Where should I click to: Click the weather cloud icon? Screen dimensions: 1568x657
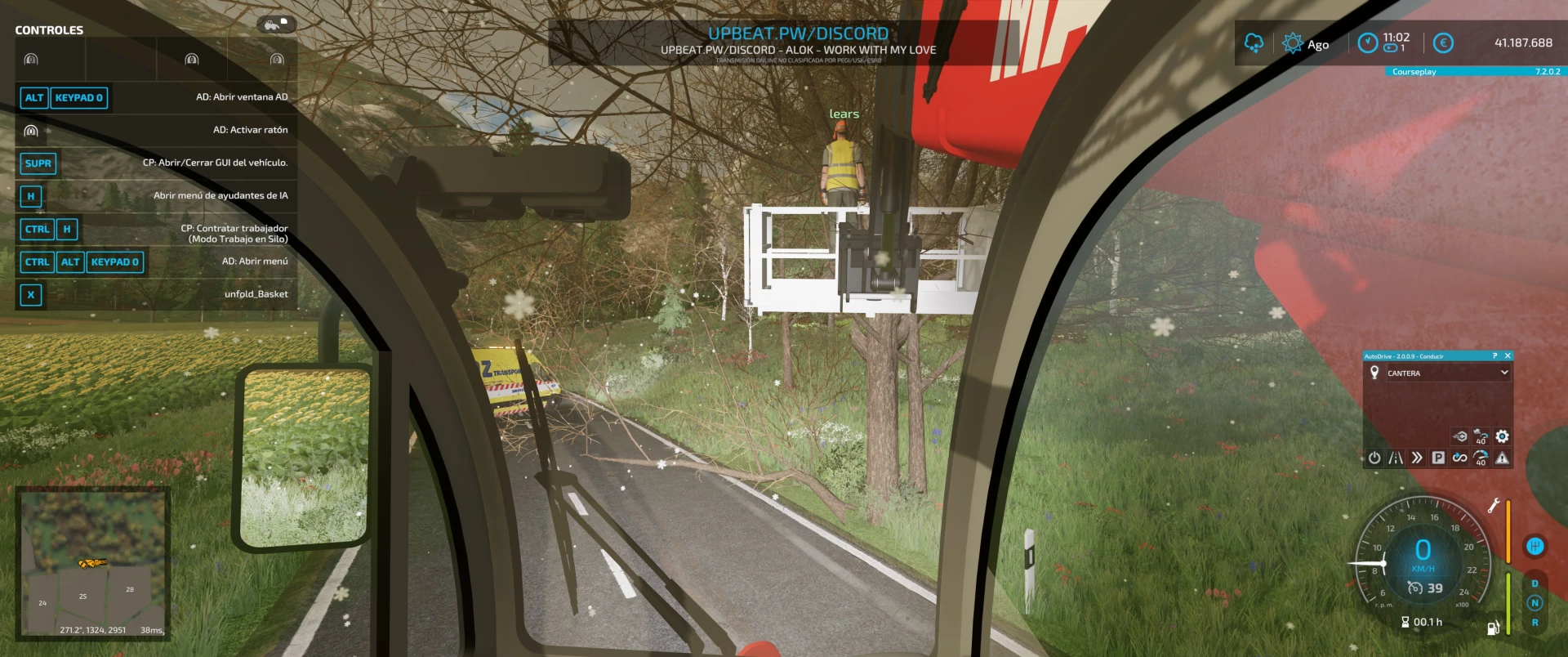(x=1254, y=42)
